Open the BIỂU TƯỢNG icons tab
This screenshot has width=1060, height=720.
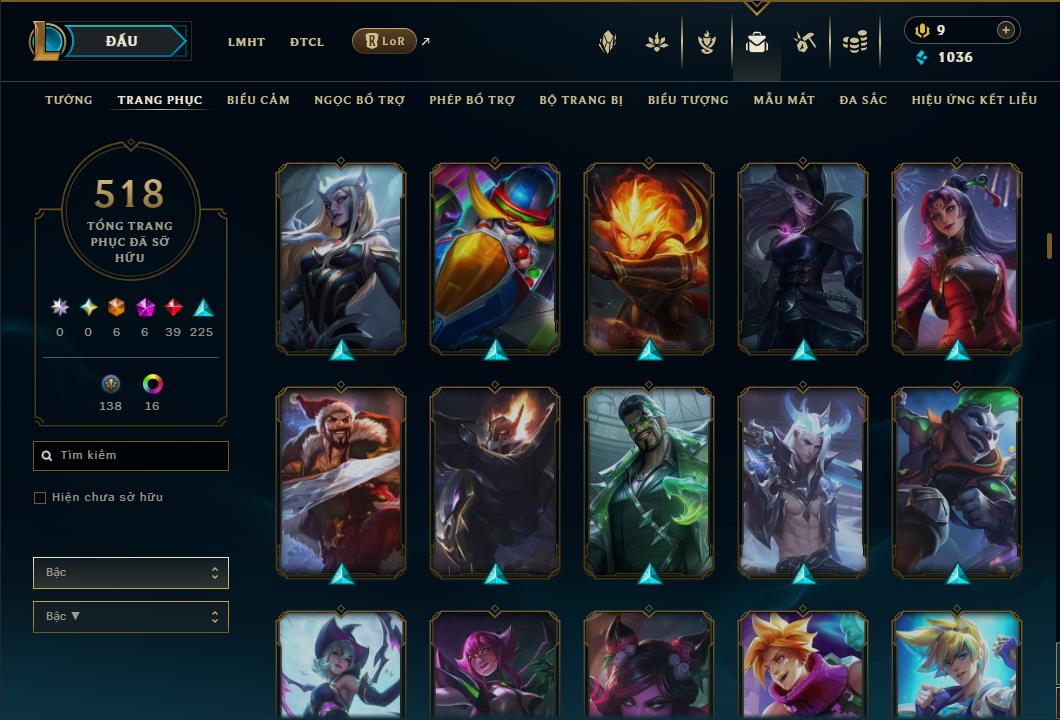(x=688, y=100)
